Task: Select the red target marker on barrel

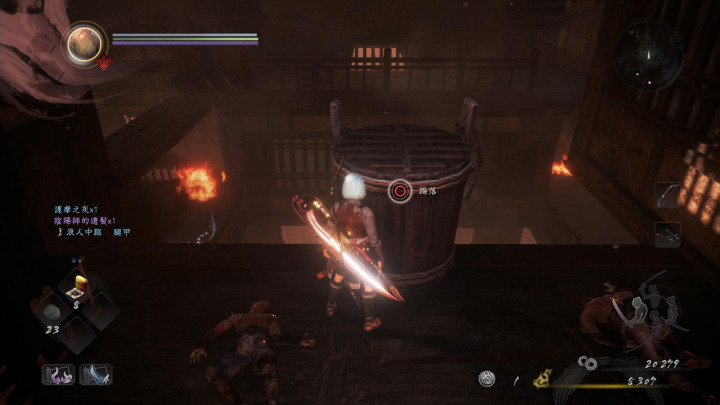Action: coord(400,189)
